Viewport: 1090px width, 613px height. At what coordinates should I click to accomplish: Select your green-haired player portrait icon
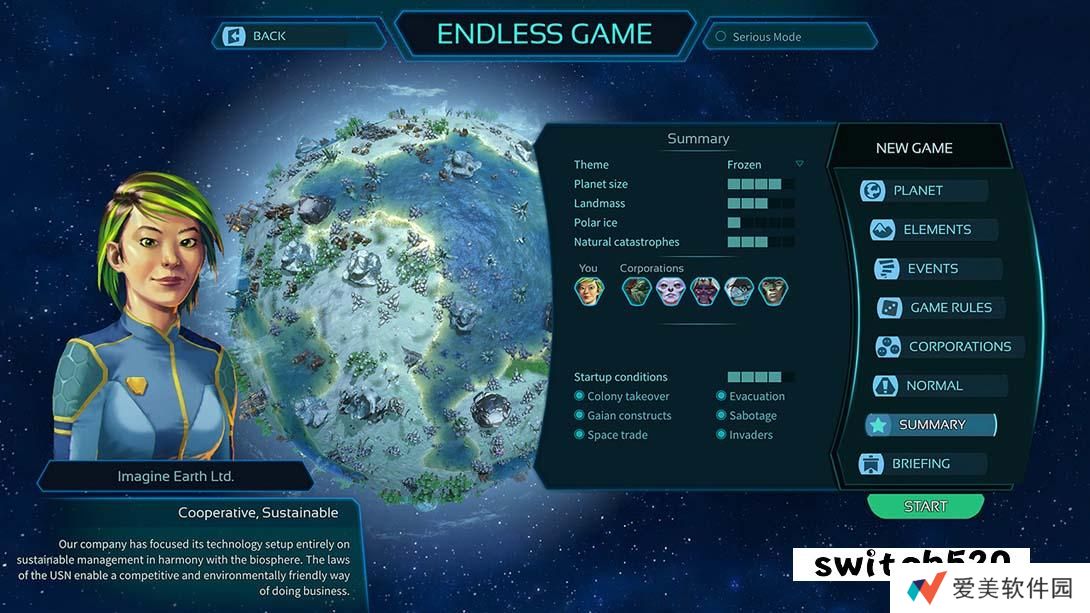point(588,290)
